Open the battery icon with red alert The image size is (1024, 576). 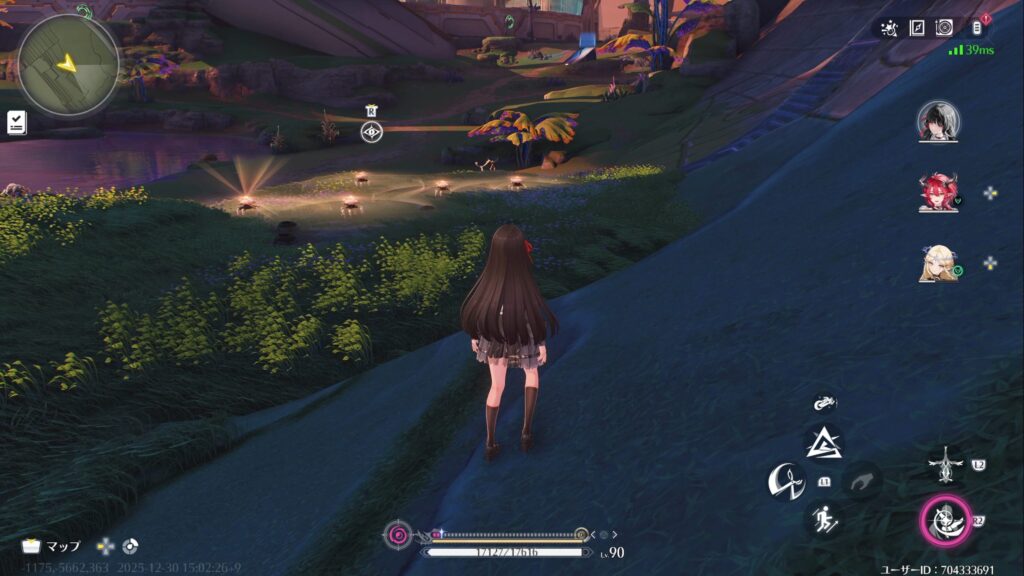[978, 28]
